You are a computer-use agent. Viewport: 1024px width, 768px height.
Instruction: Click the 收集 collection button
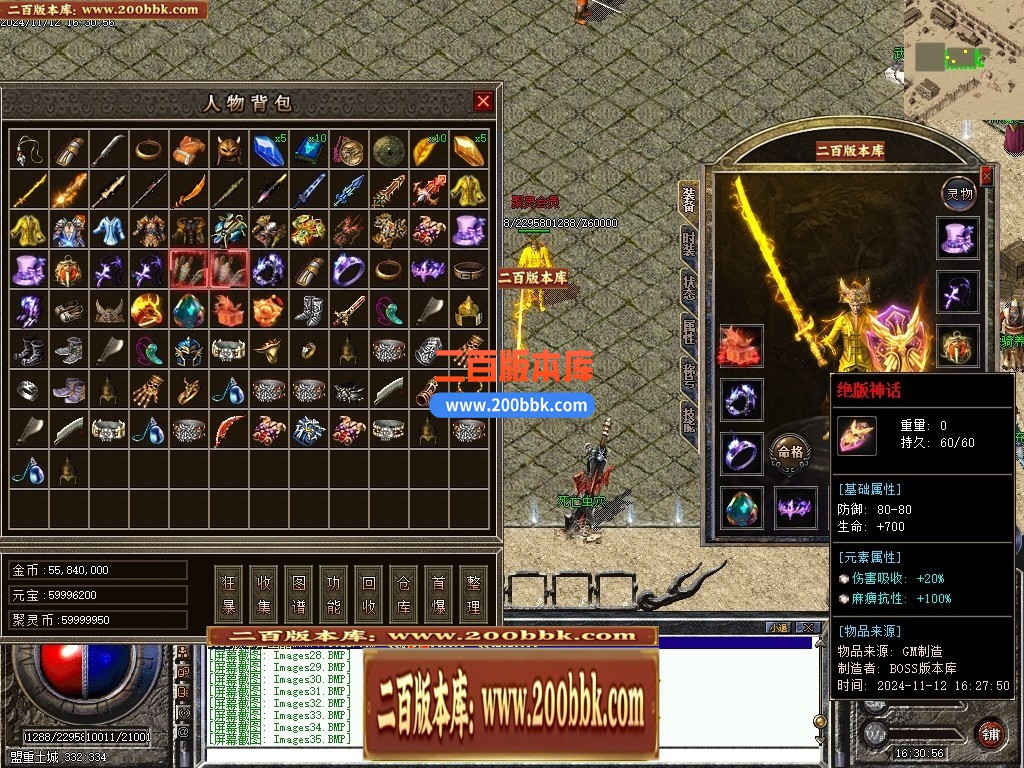[264, 594]
